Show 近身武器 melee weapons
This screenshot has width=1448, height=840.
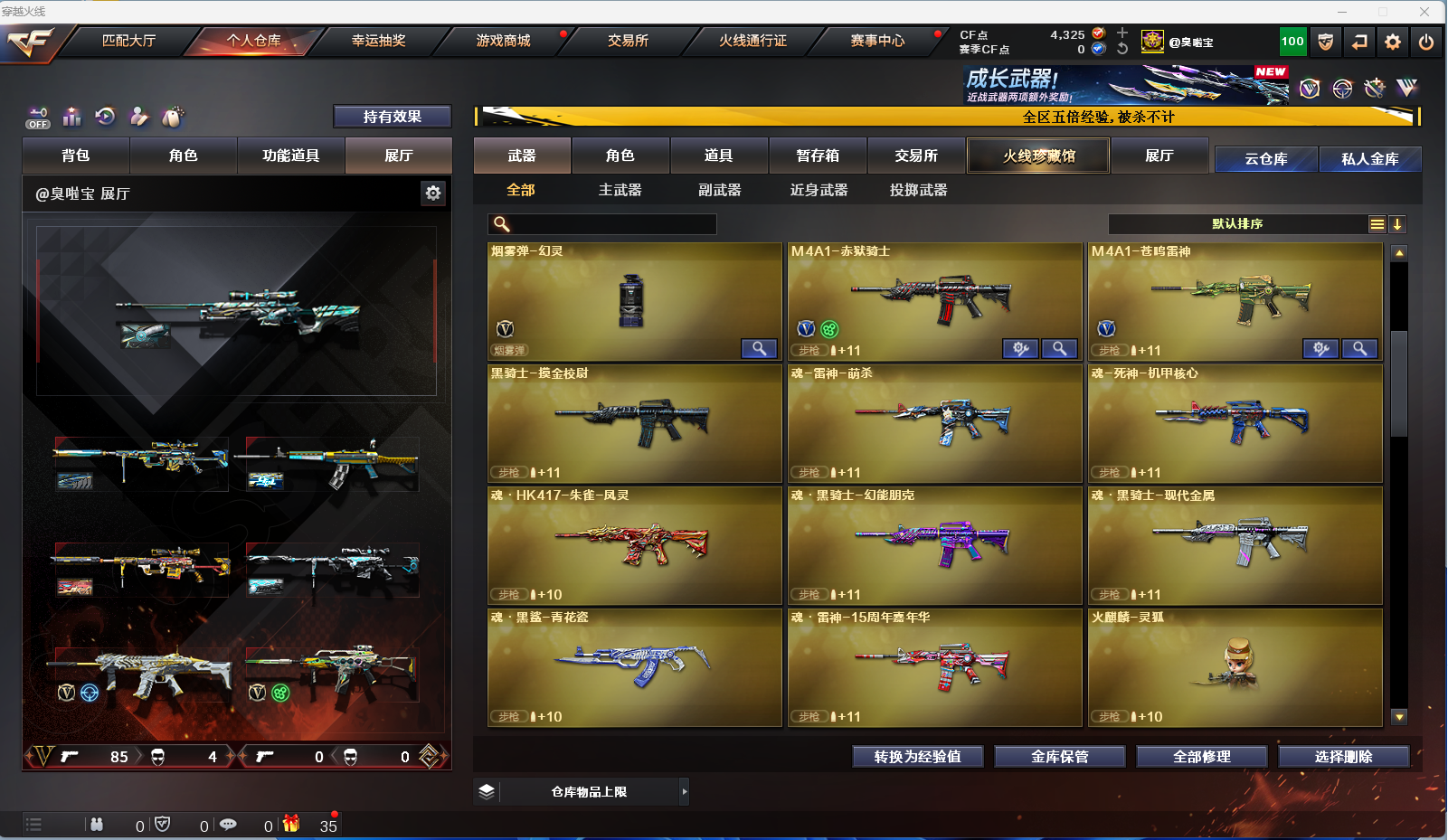[x=819, y=190]
